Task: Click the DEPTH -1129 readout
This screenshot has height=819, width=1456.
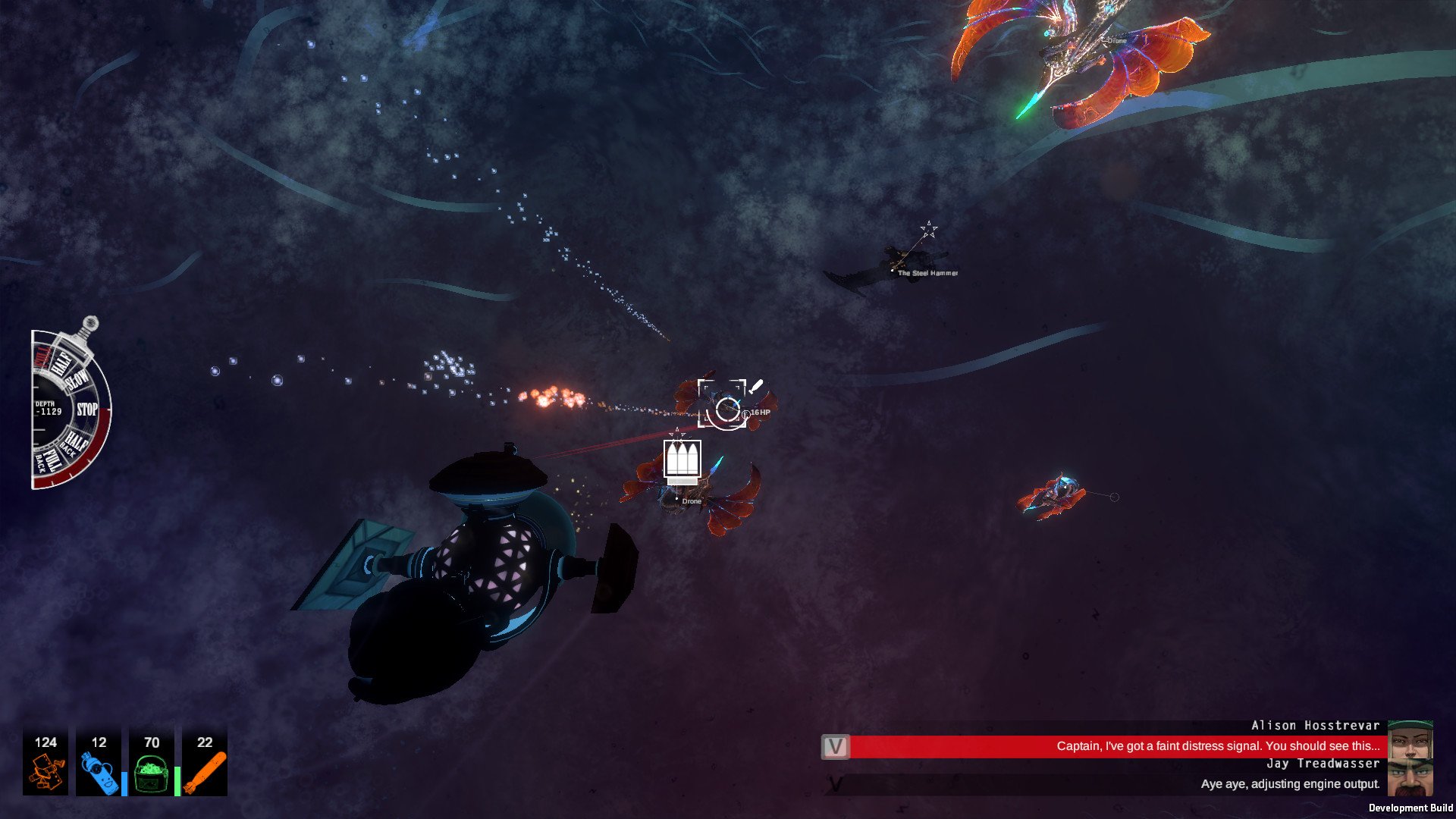Action: pos(48,409)
